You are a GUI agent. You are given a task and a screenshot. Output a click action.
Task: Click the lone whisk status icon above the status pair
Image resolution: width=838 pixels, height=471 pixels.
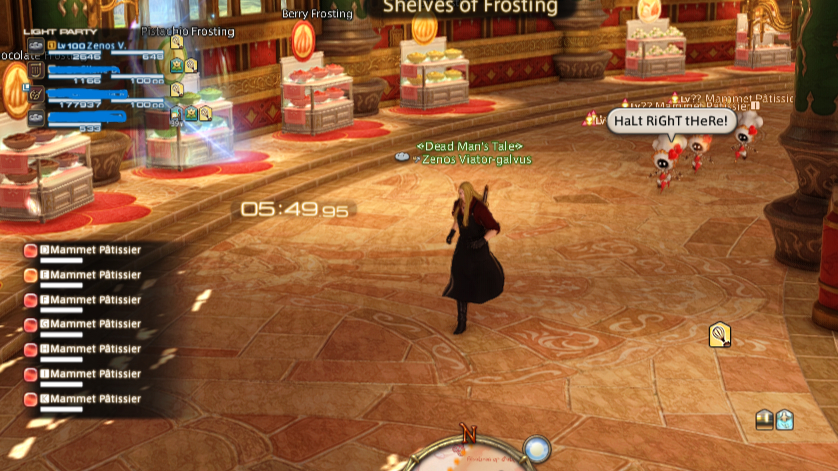(x=719, y=335)
